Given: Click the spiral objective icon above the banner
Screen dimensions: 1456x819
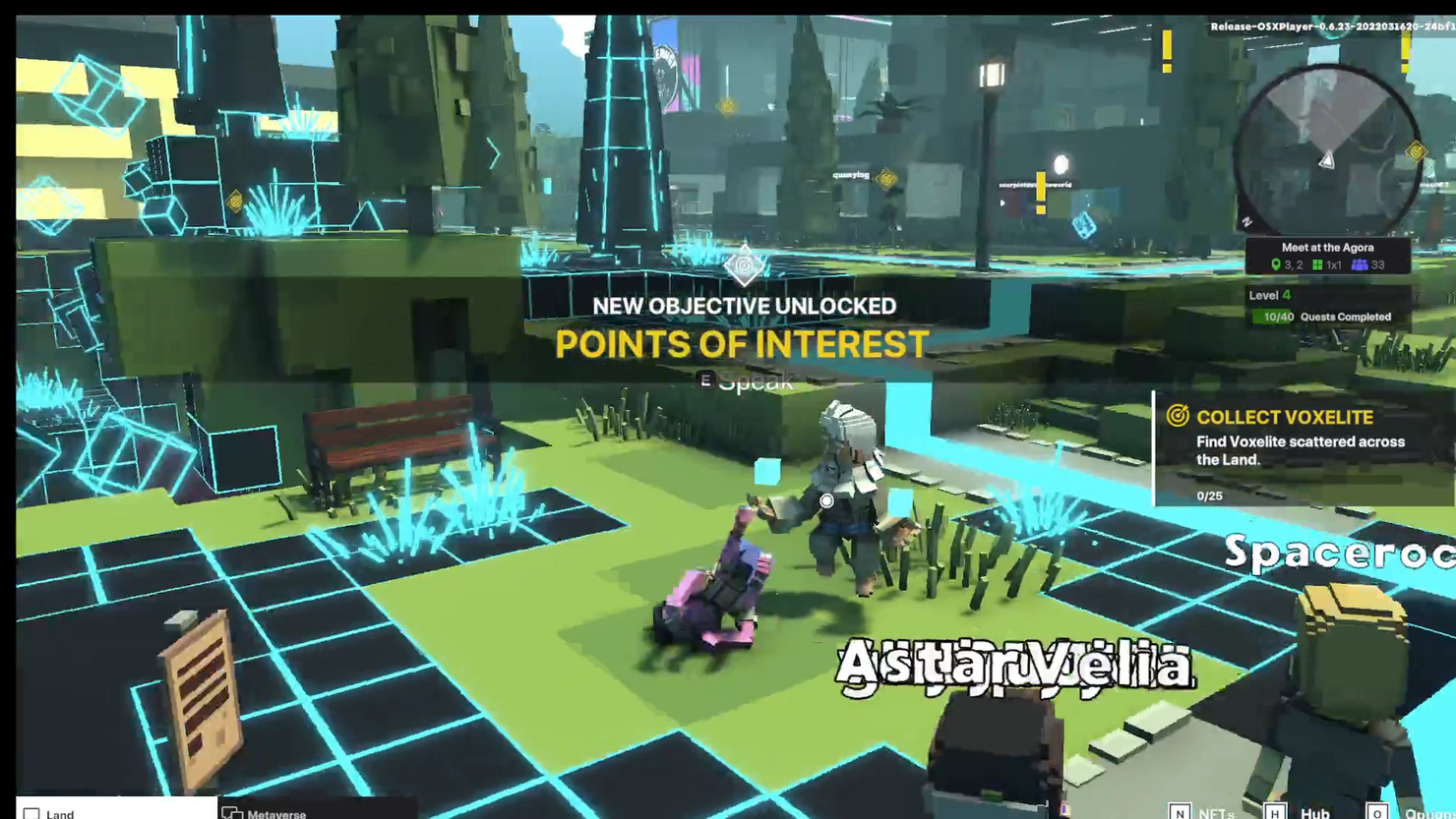Looking at the screenshot, I should tap(744, 265).
